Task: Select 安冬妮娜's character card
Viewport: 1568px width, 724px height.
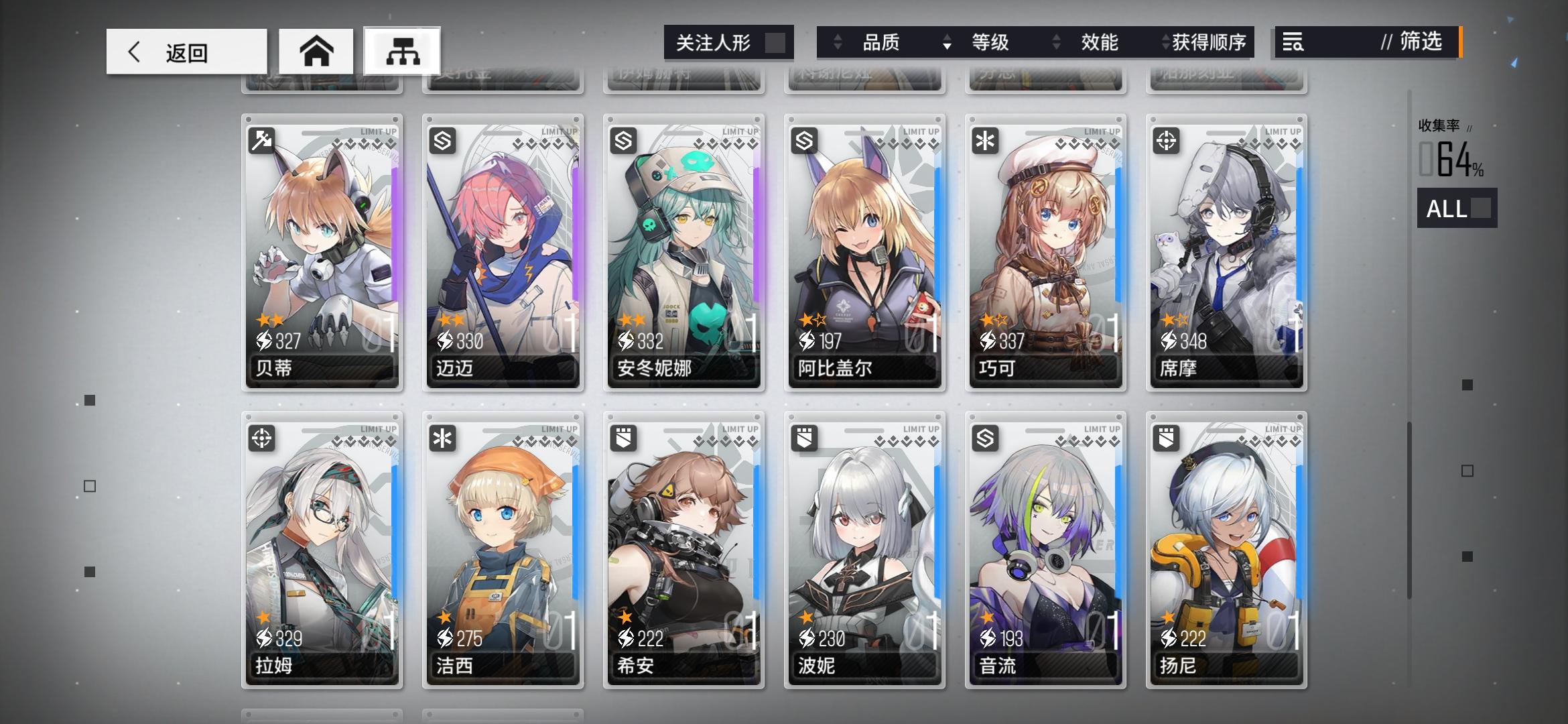Action: click(x=683, y=251)
